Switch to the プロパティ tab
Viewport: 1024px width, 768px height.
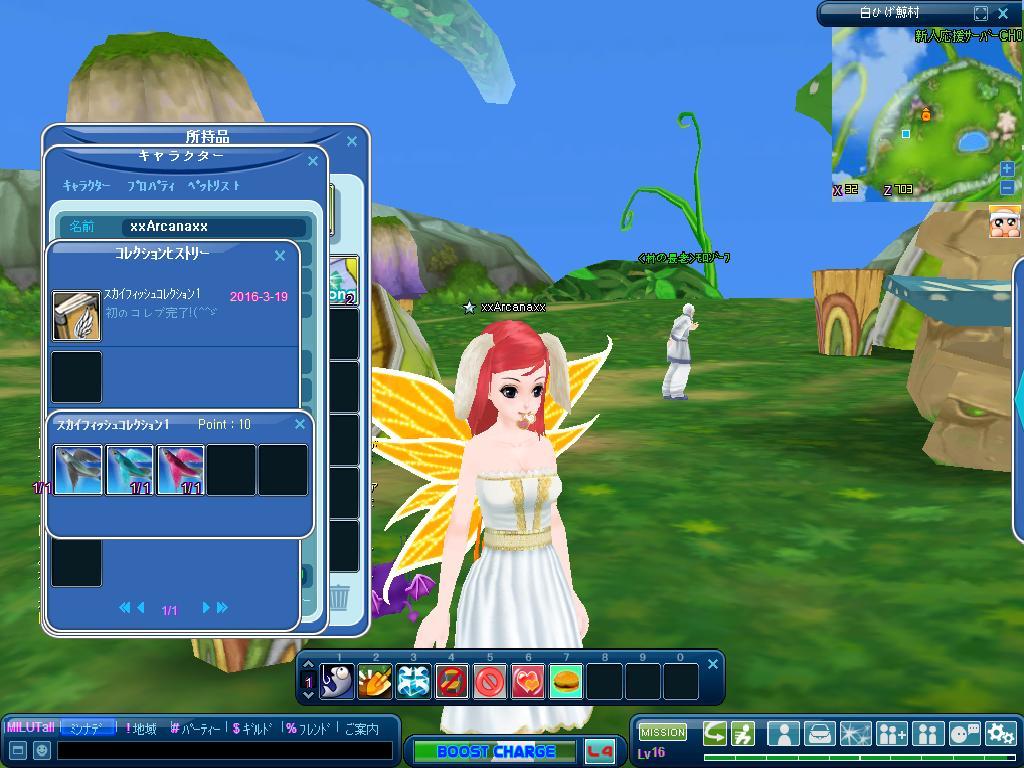151,186
